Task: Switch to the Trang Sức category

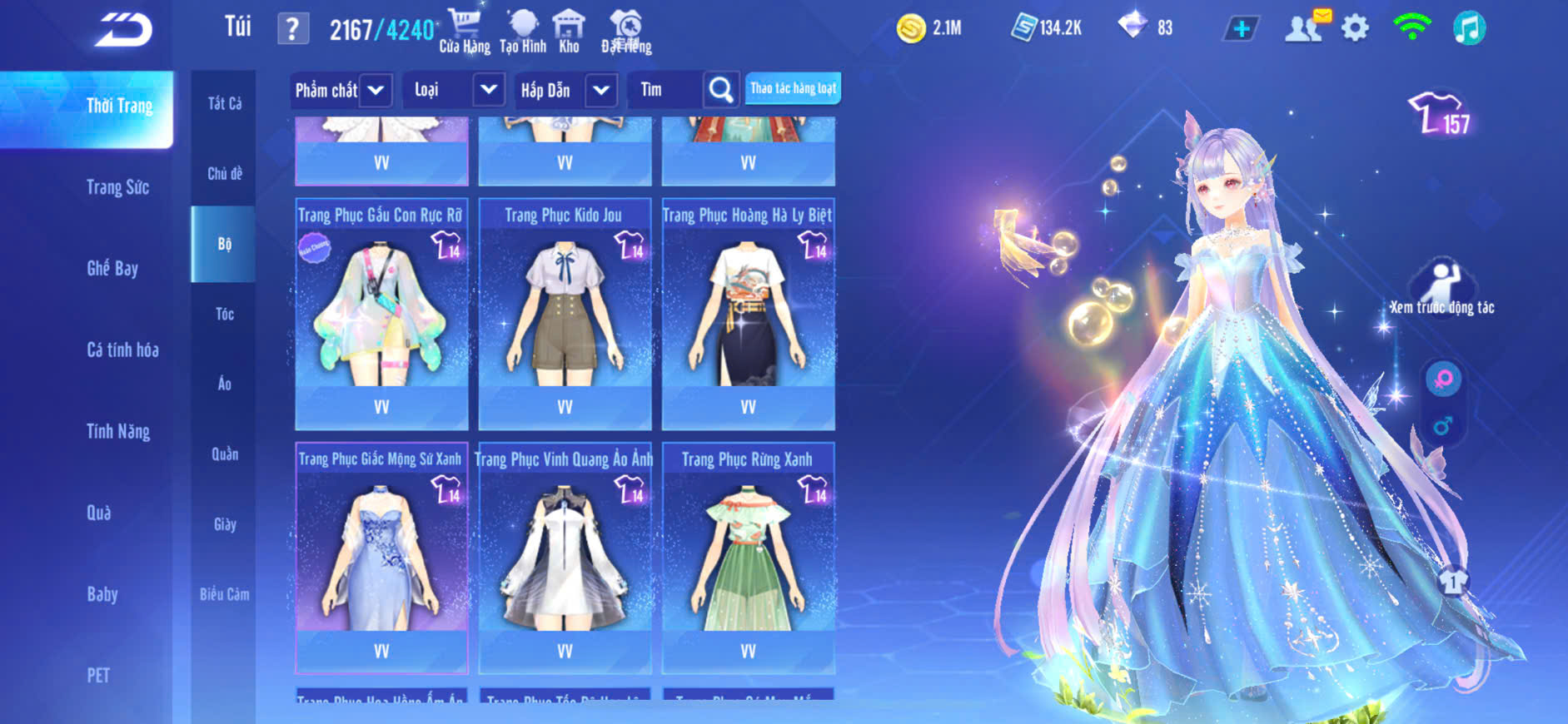Action: 117,187
